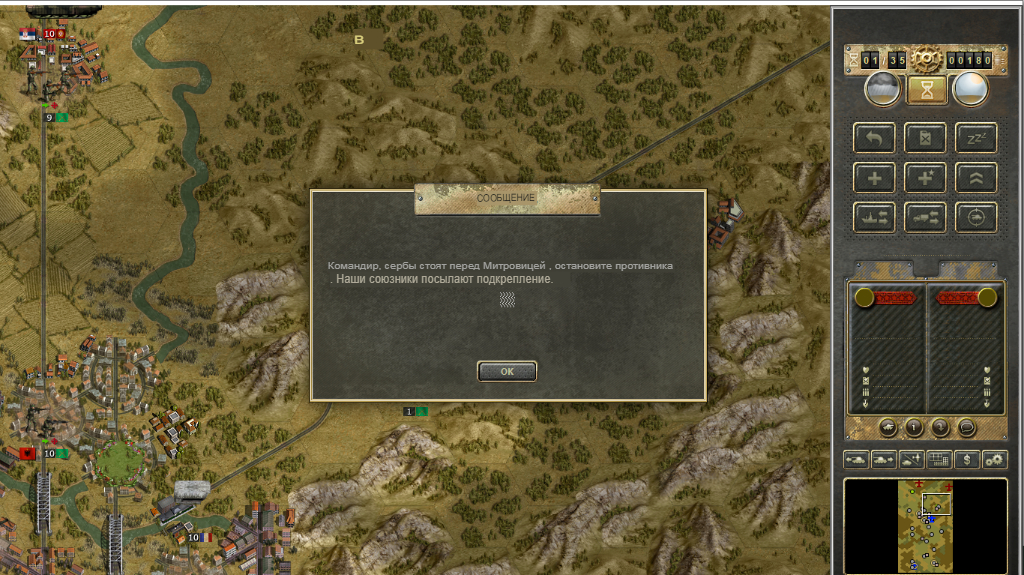Screen dimensions: 1024x575
Task: Confirm the message with OK
Action: pos(507,371)
